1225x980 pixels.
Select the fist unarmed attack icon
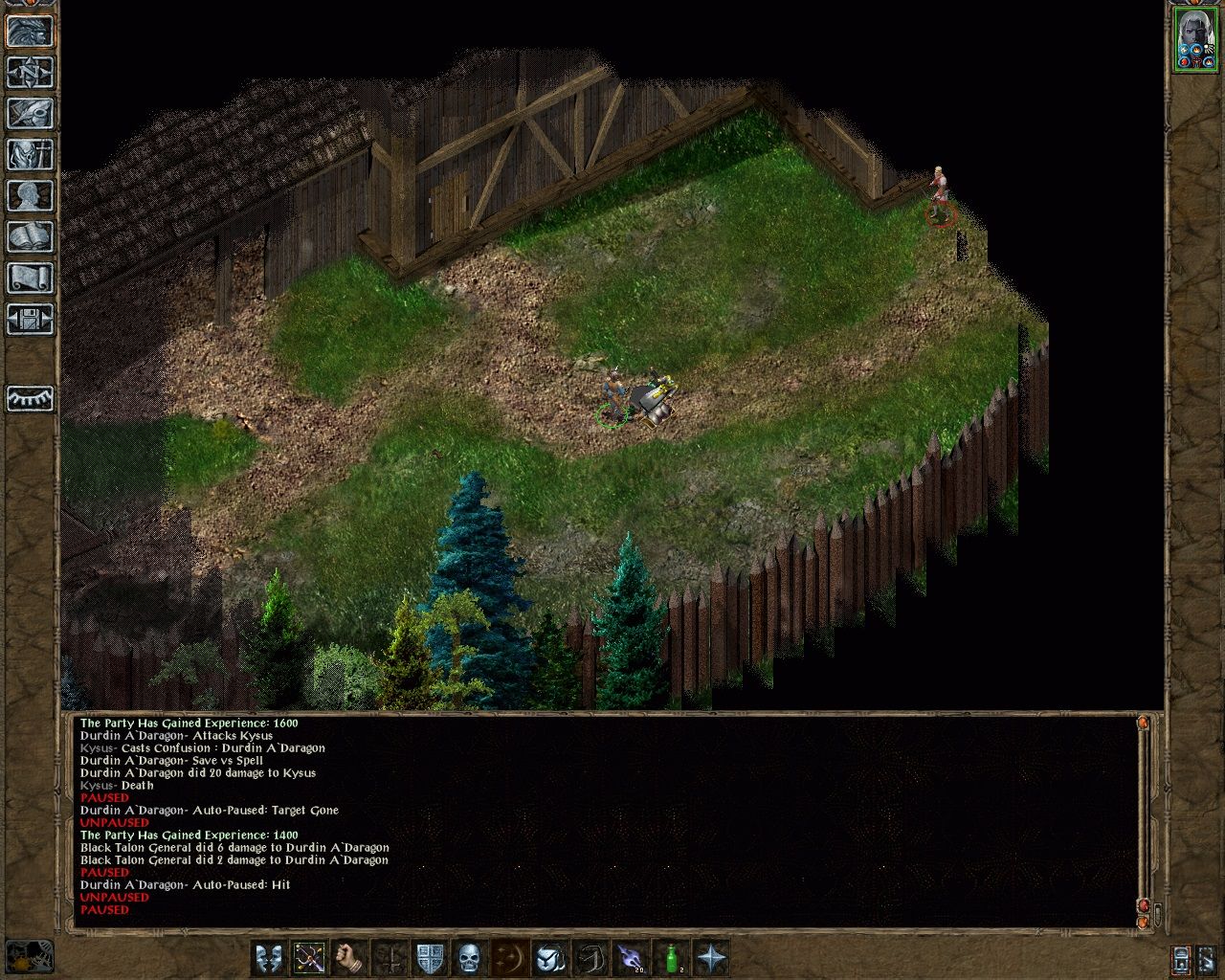(348, 957)
